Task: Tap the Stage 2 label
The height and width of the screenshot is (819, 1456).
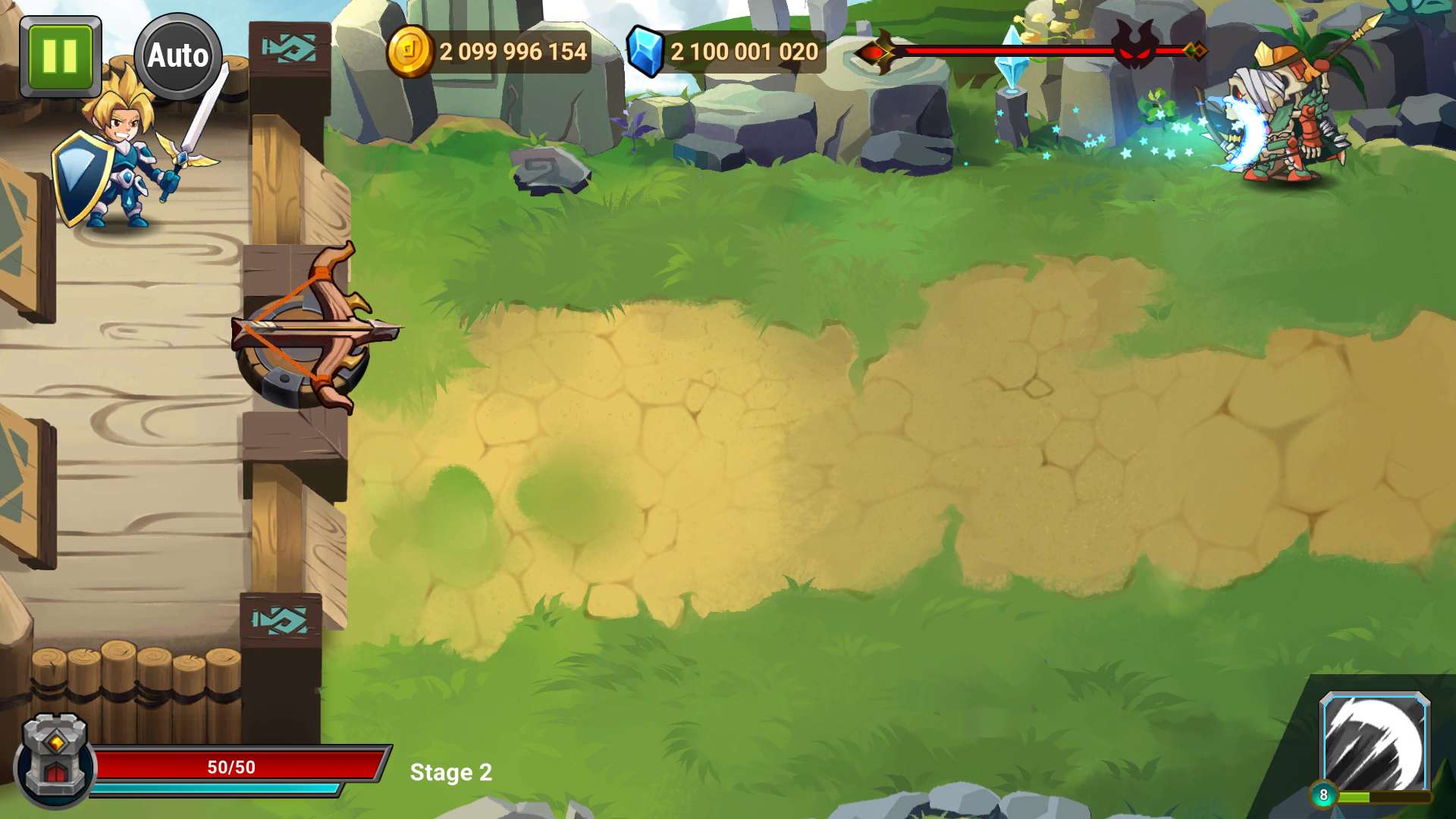Action: click(451, 773)
